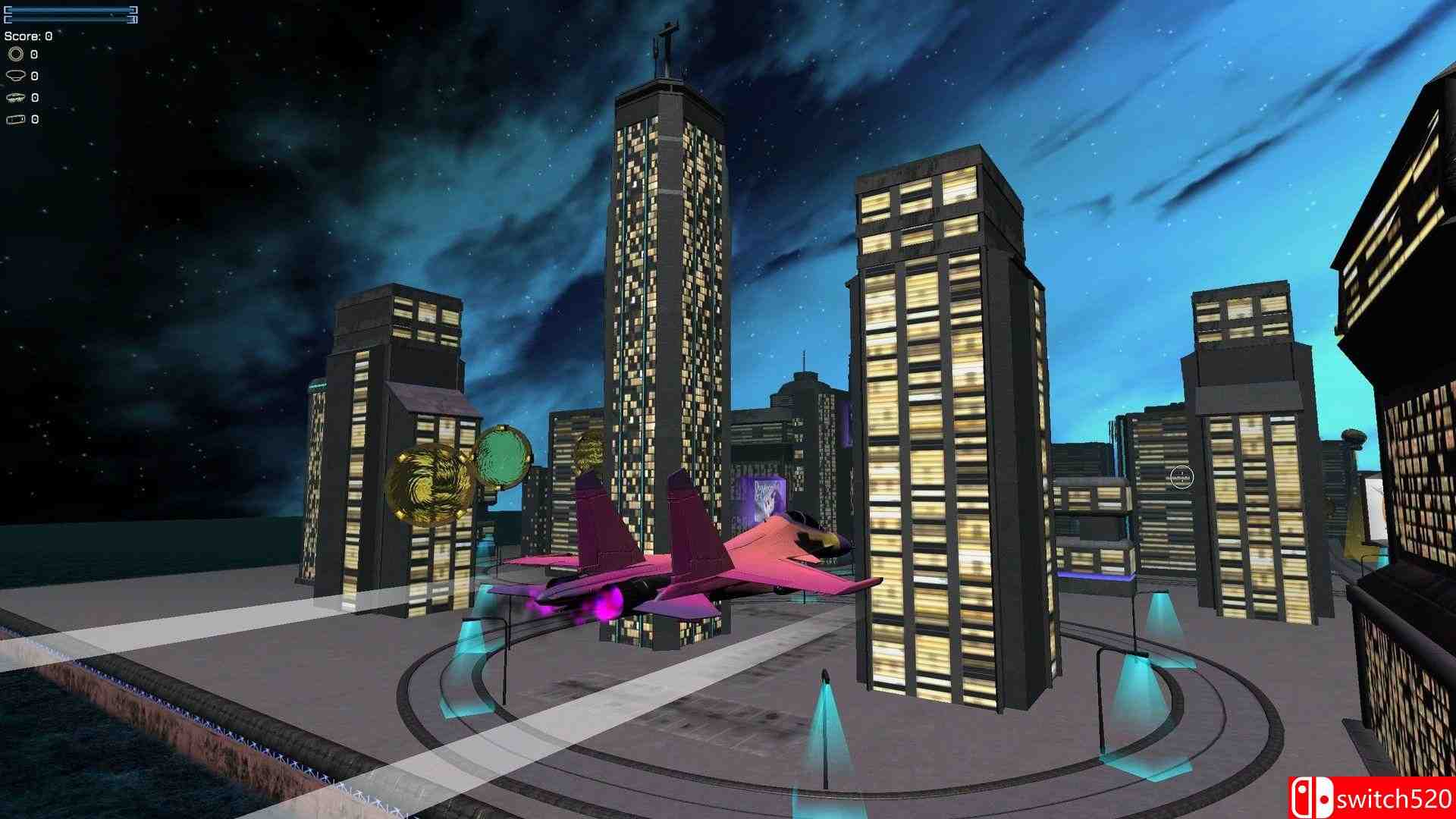Click the spaceship counter icon in the HUD
This screenshot has height=819, width=1456.
pyautogui.click(x=17, y=97)
